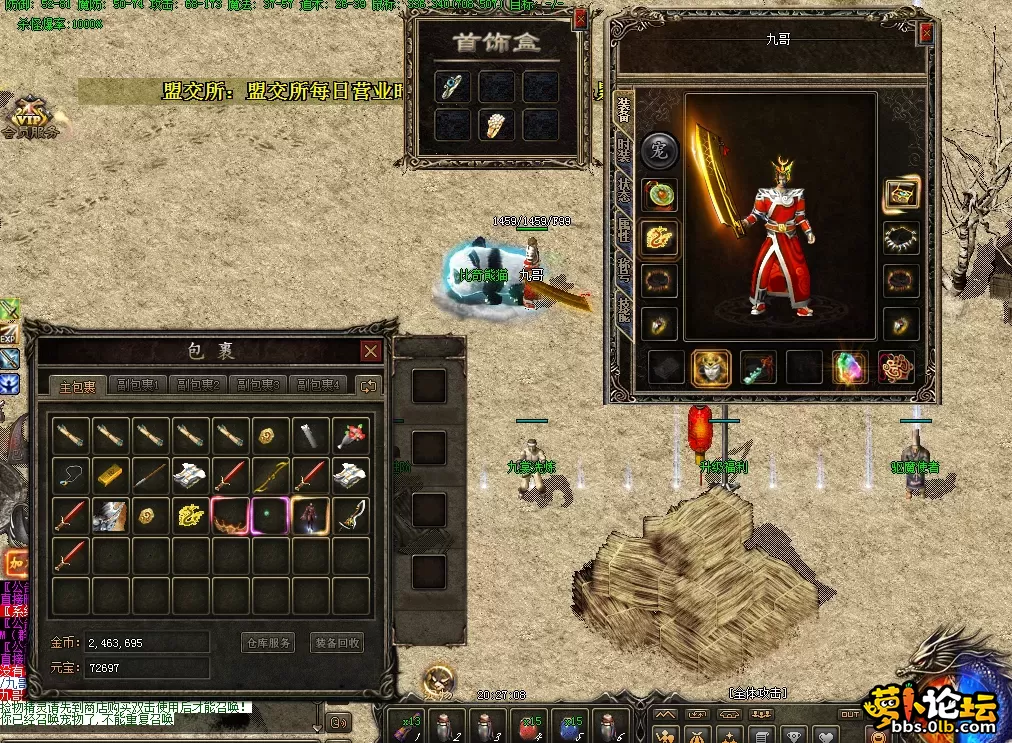Choose the golden dragon item in inventory
The image size is (1012, 743).
tap(191, 515)
